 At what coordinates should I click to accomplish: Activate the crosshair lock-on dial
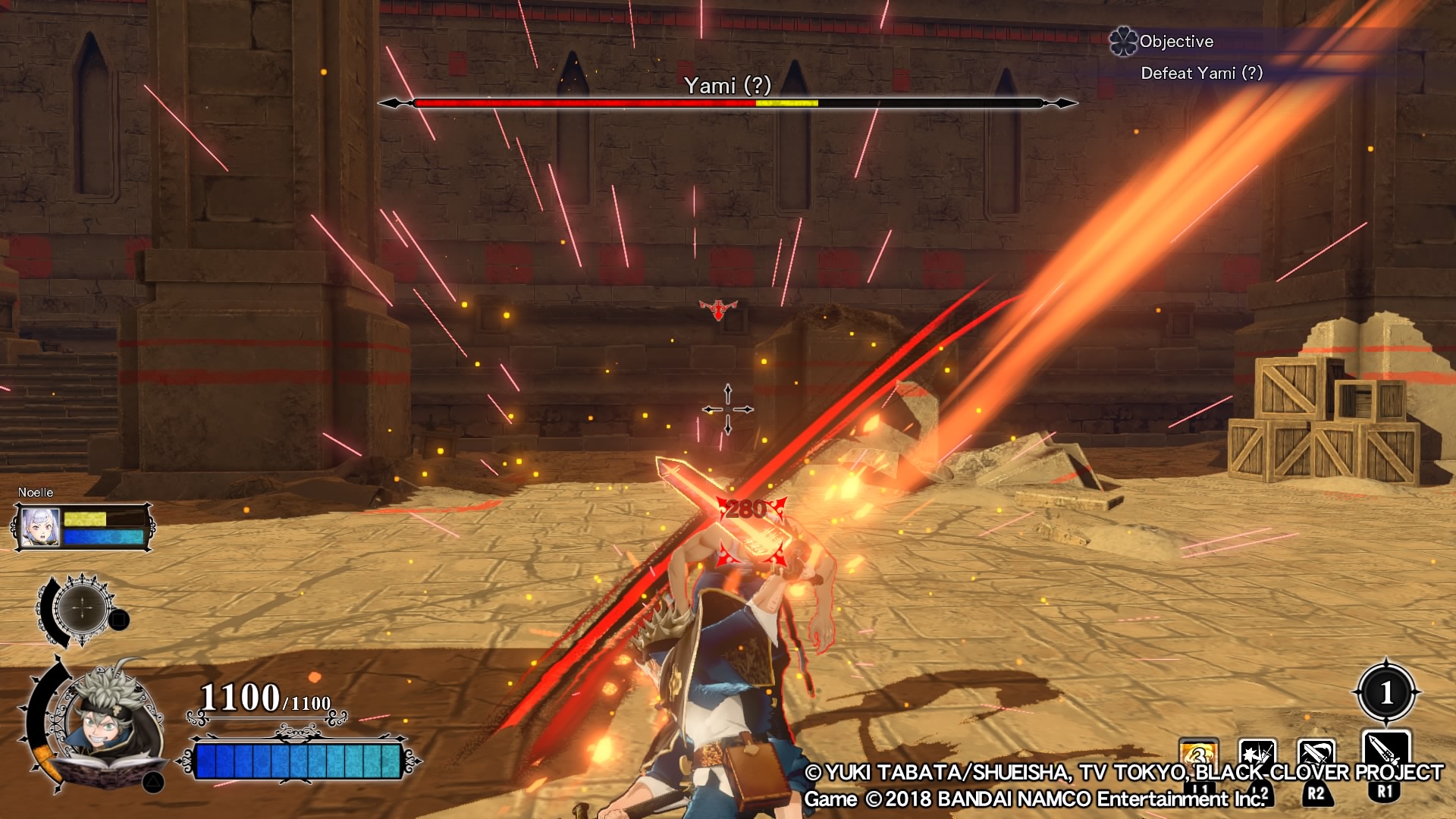[82, 608]
